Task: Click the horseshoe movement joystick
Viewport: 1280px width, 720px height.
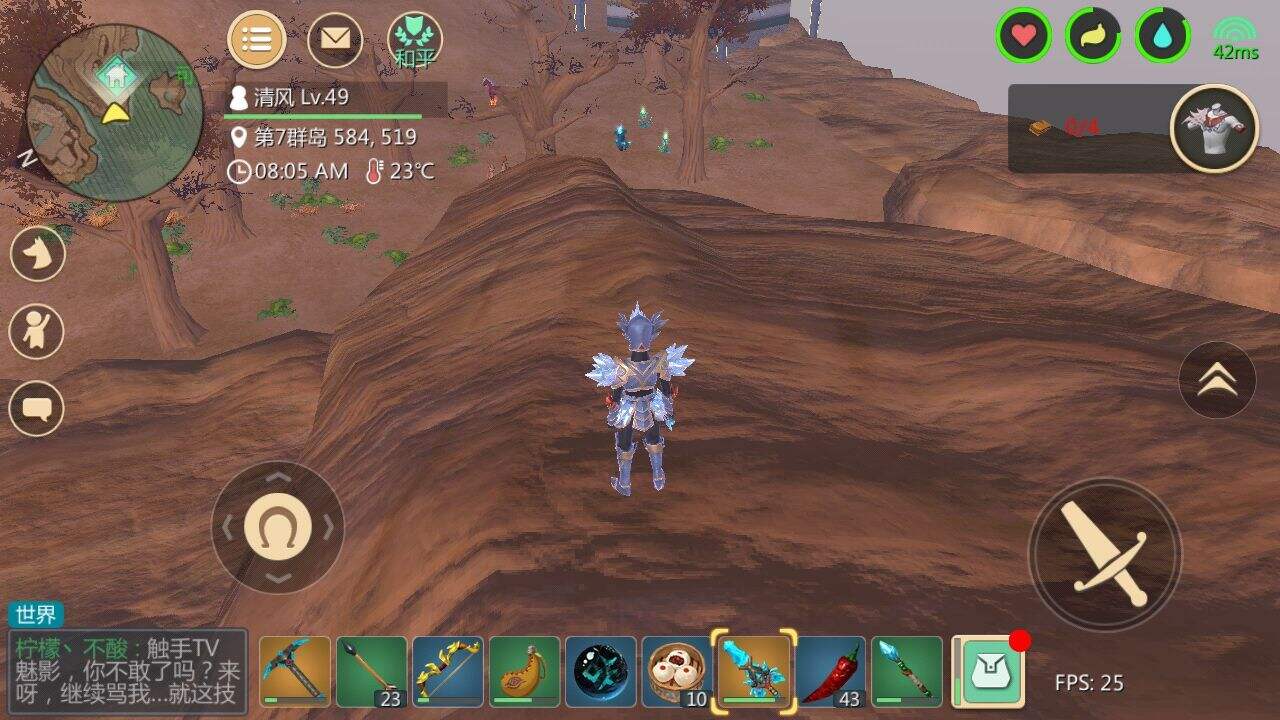Action: (x=278, y=526)
